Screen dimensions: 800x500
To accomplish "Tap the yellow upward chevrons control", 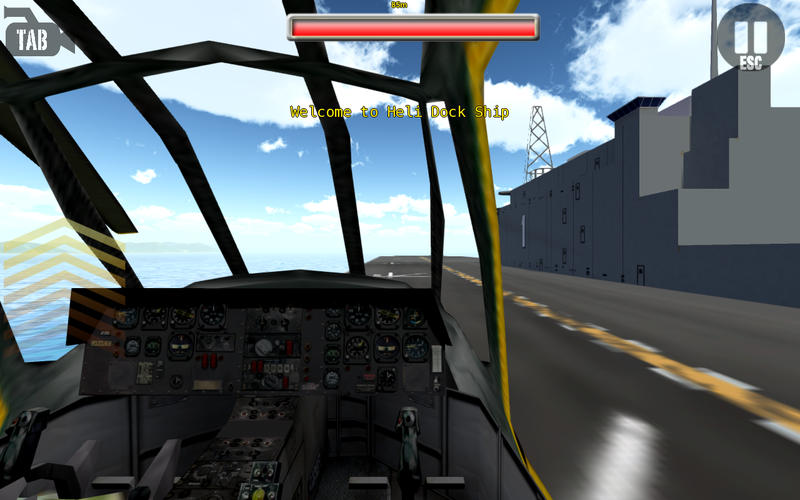I will click(x=62, y=268).
